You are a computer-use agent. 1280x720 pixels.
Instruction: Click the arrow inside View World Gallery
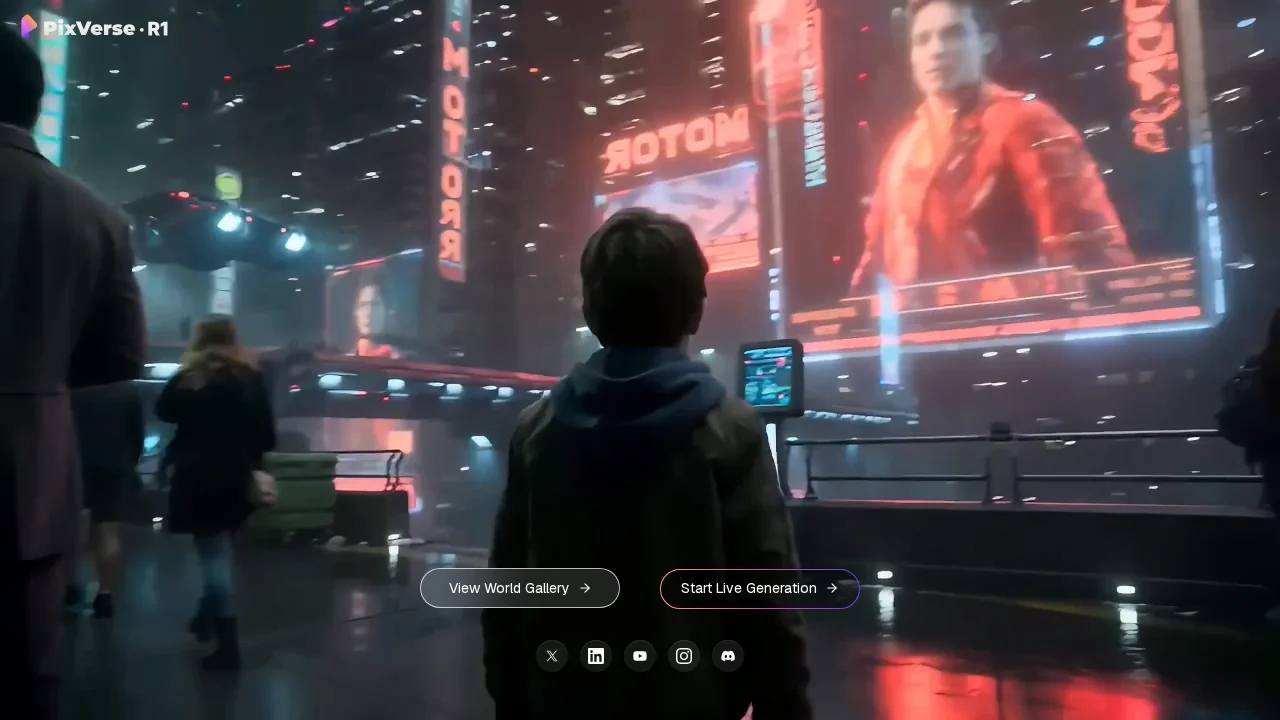(585, 588)
